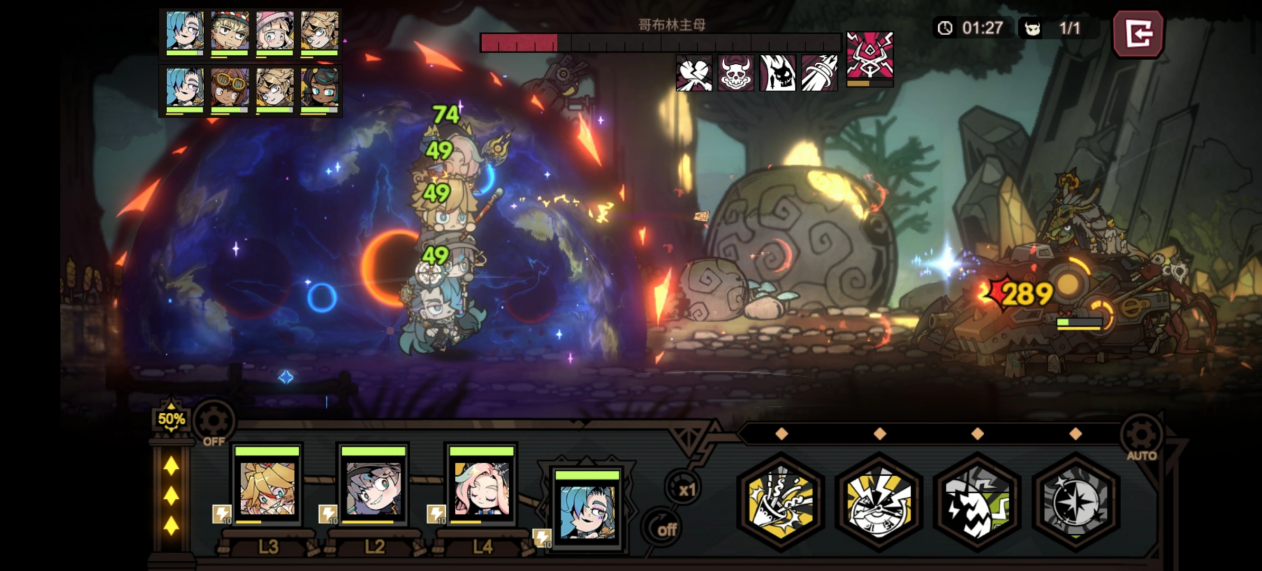Exit the battle with the red door button
1262x571 pixels.
pos(1138,34)
